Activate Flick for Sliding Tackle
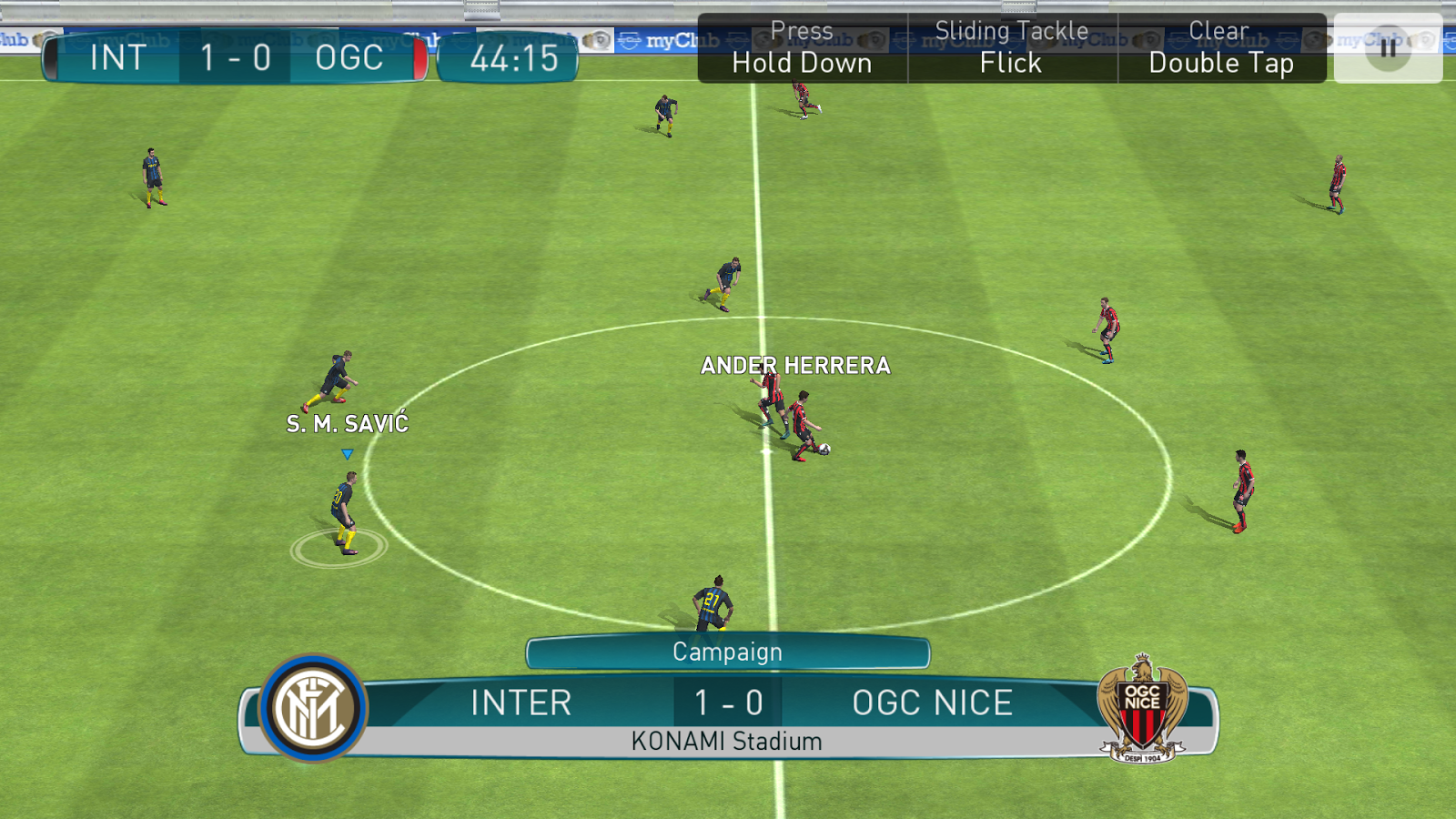Image resolution: width=1456 pixels, height=819 pixels. [x=1010, y=63]
